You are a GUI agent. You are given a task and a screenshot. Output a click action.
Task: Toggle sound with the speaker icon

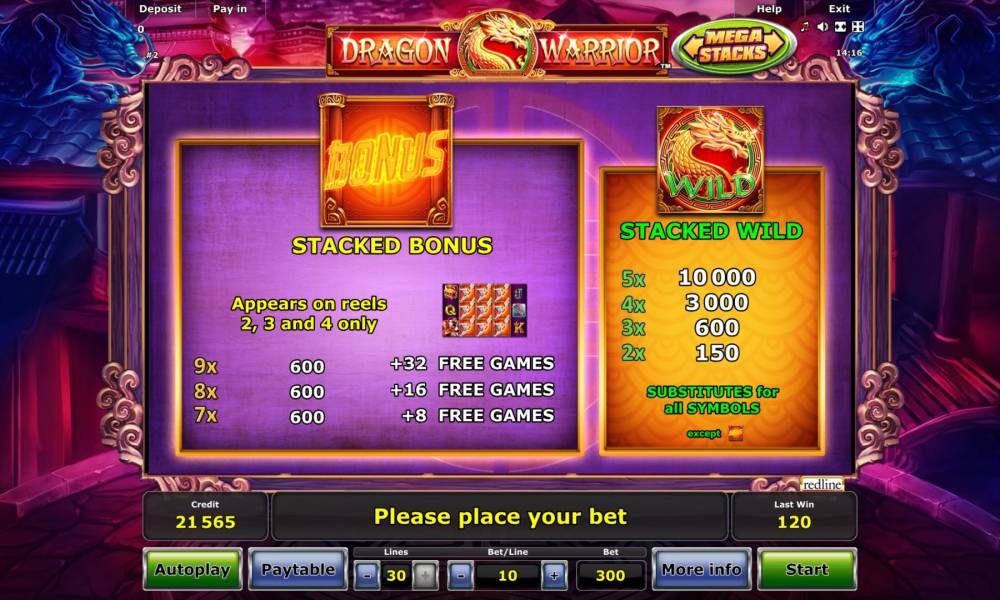(x=823, y=26)
